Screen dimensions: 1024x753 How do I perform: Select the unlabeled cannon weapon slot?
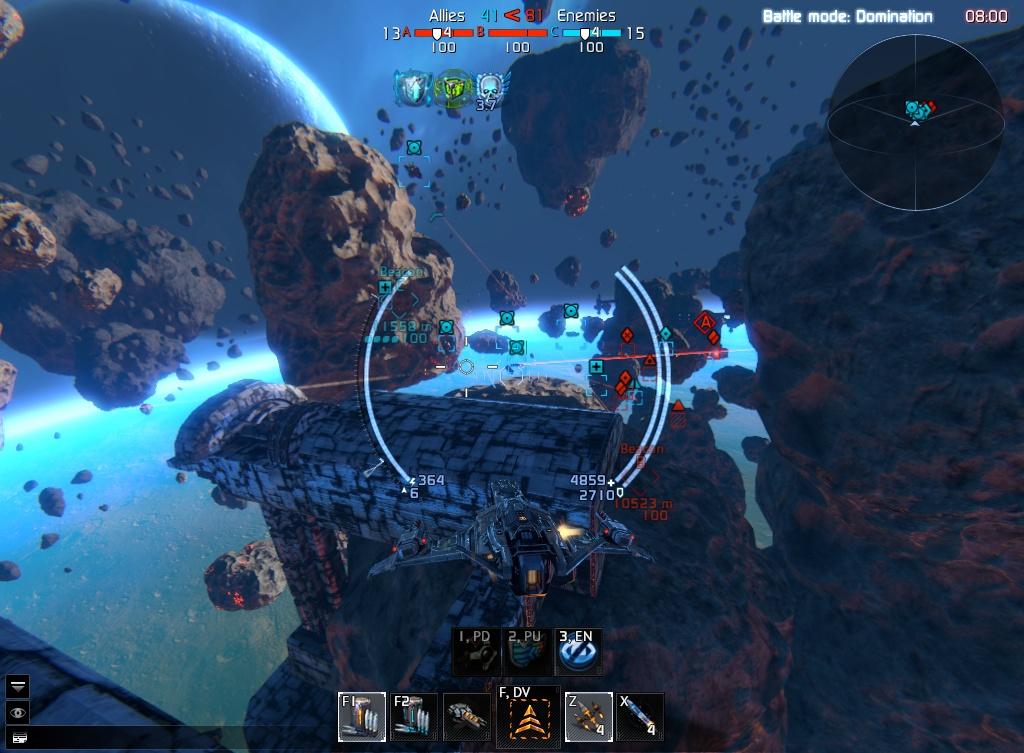point(466,716)
